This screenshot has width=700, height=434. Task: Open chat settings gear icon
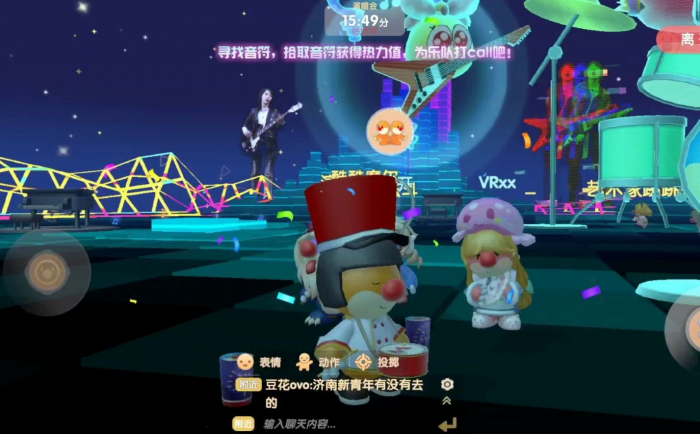pos(447,384)
